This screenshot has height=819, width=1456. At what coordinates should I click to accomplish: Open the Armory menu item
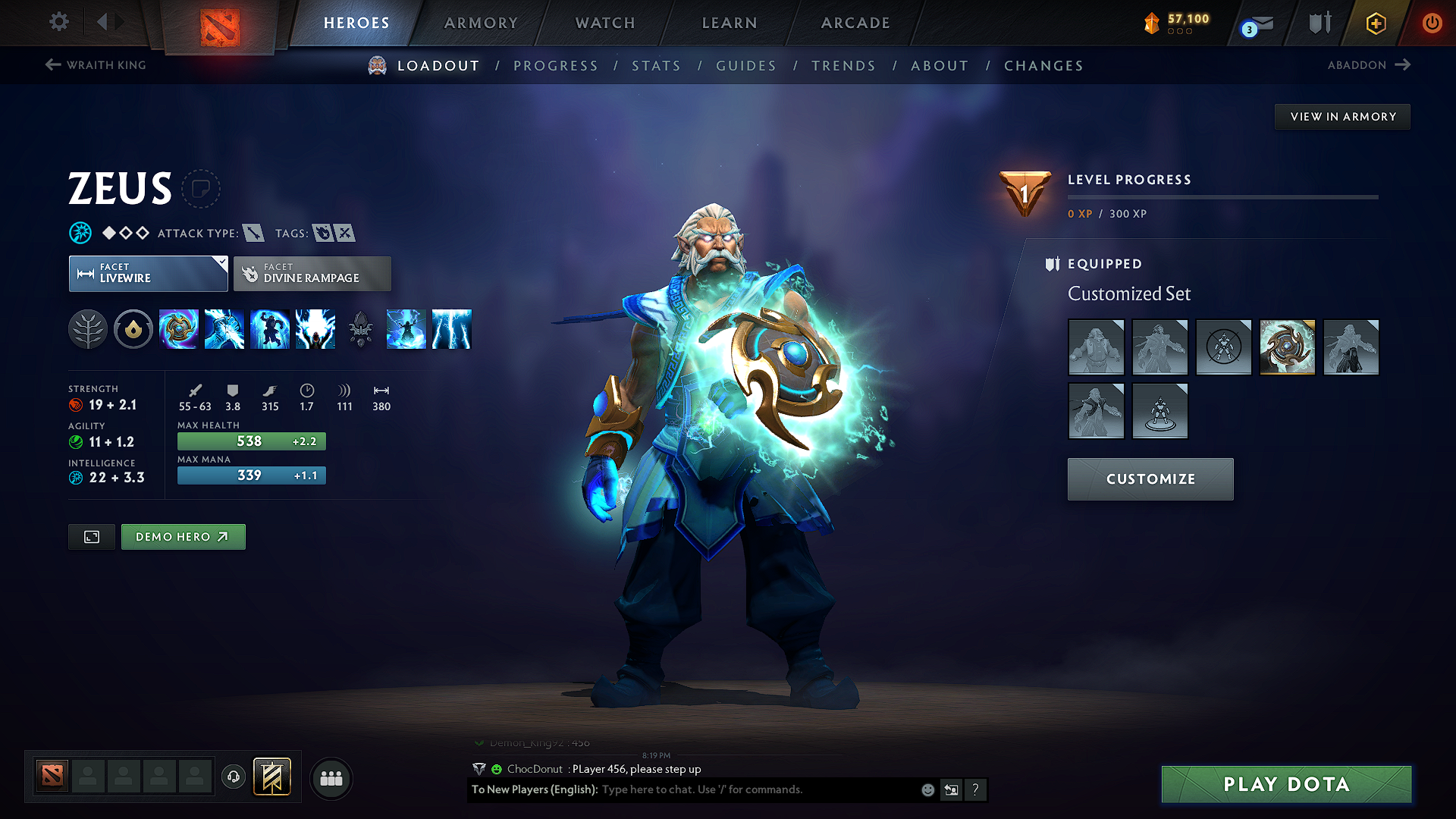[x=480, y=23]
